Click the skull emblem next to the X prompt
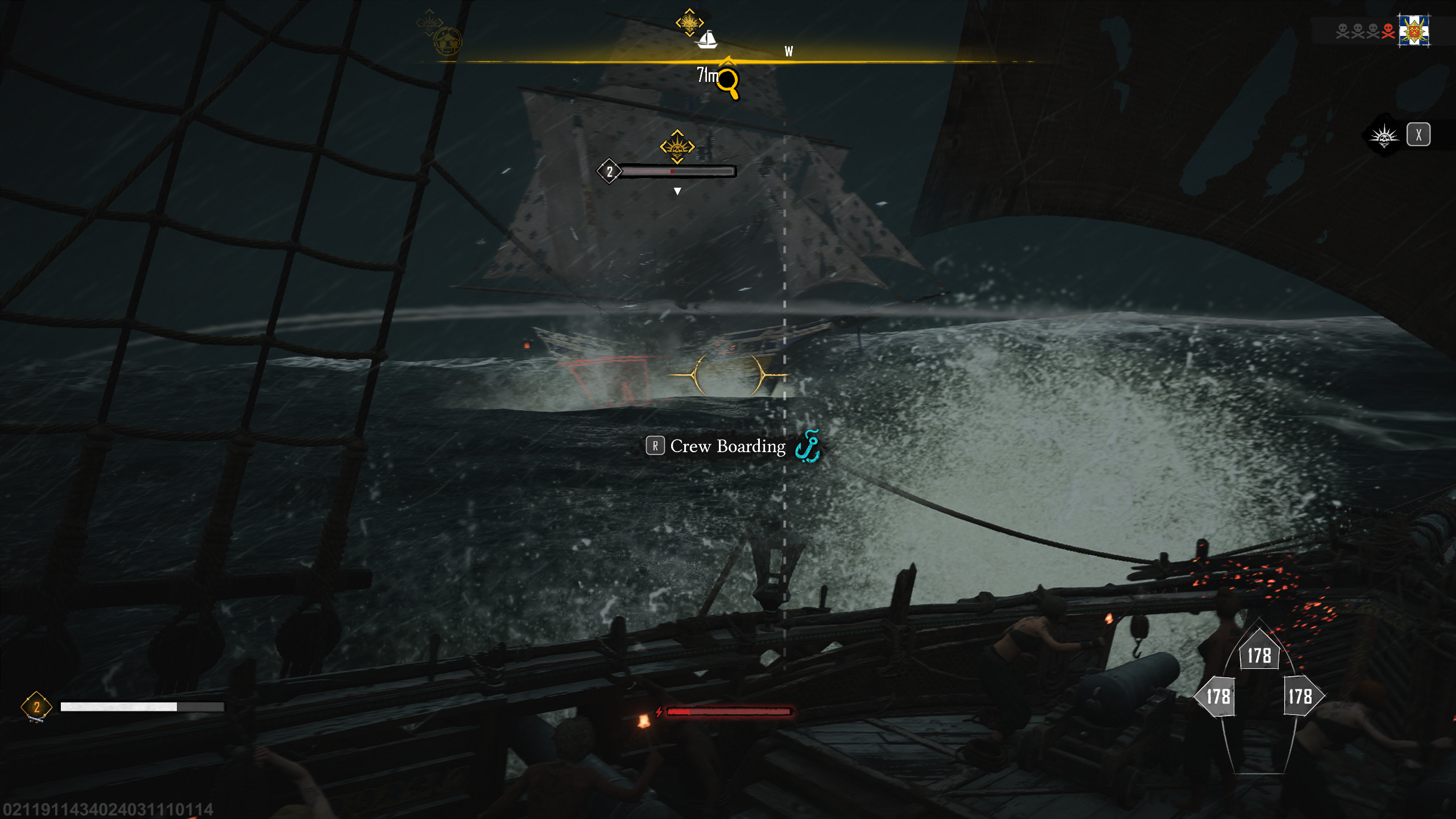1456x819 pixels. coord(1384,135)
